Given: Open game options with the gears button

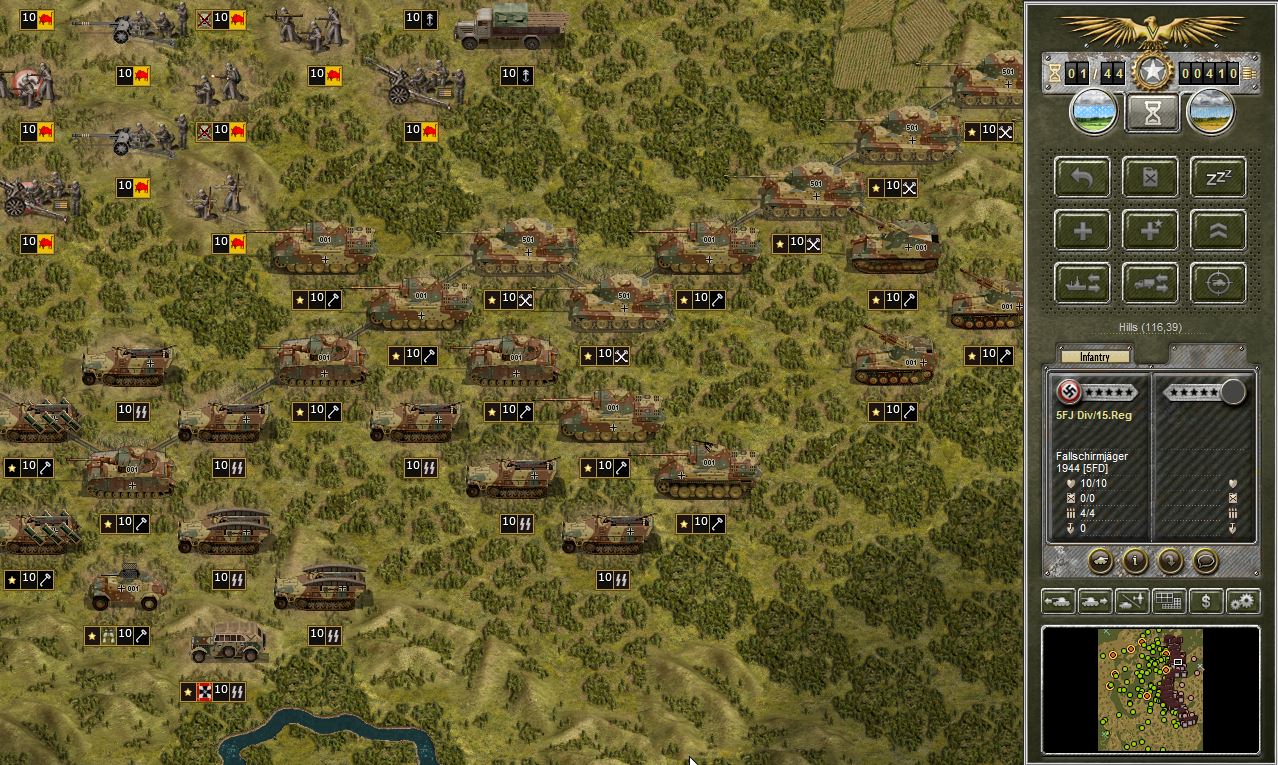Looking at the screenshot, I should click(x=1243, y=601).
